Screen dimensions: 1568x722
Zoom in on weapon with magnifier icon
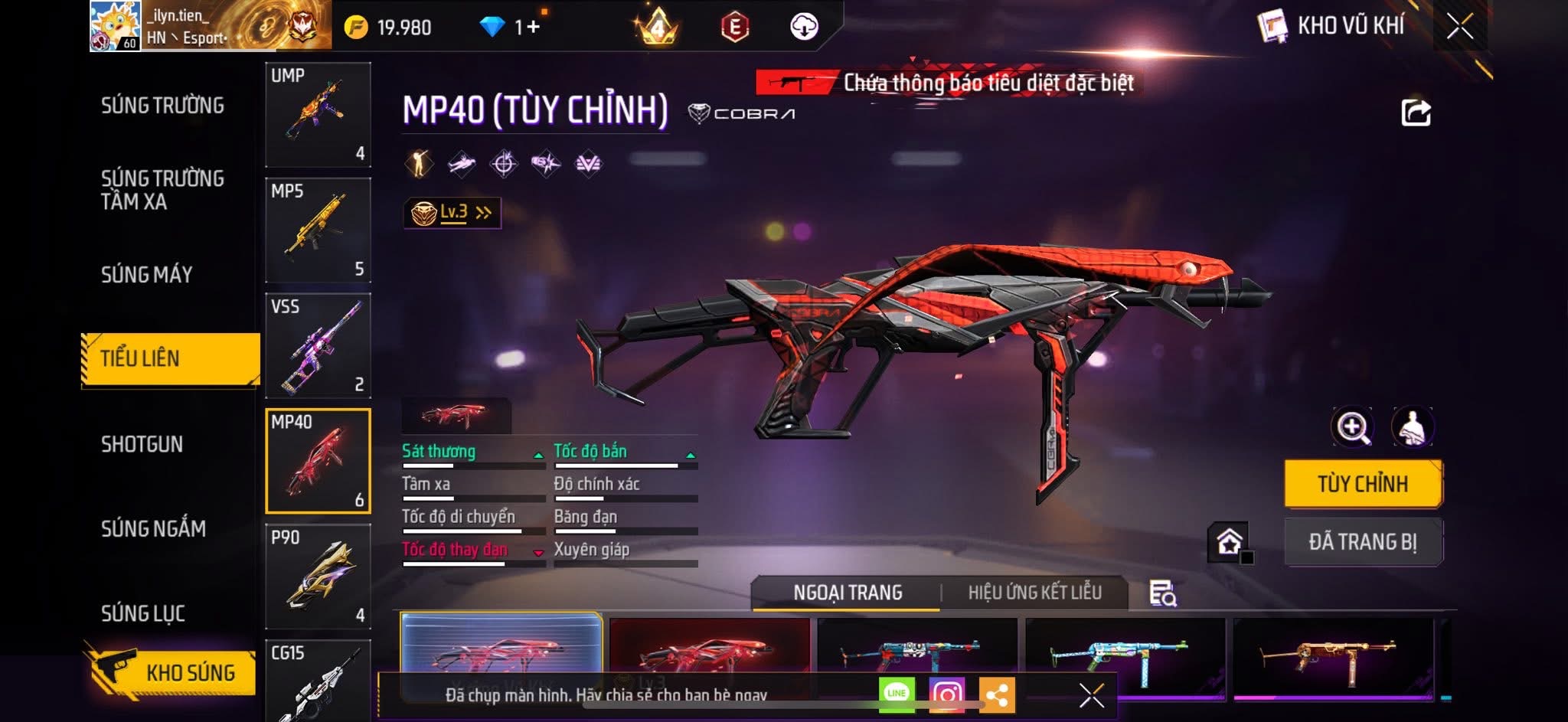pyautogui.click(x=1352, y=427)
